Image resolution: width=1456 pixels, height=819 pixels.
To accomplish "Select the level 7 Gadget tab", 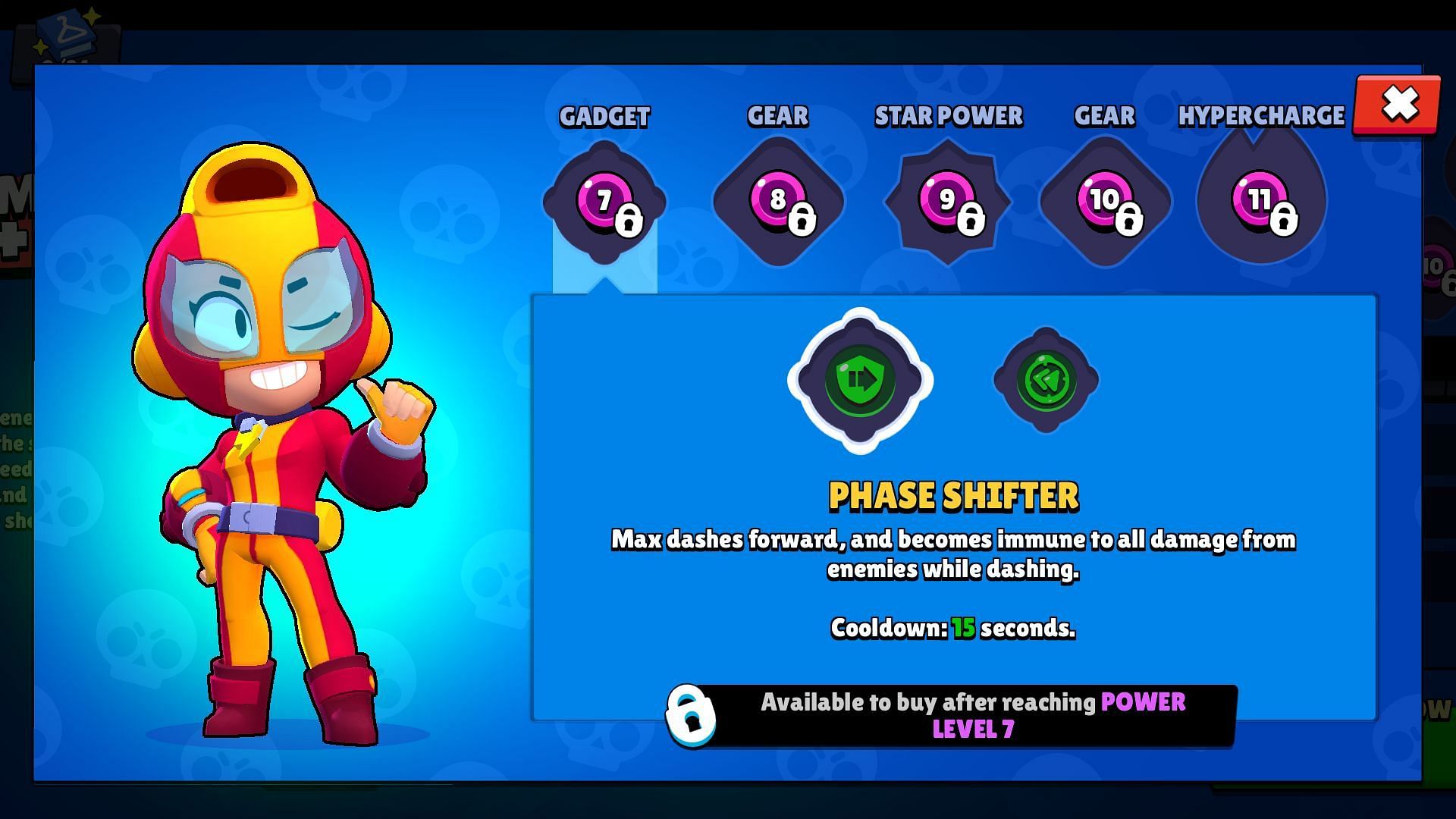I will [604, 202].
